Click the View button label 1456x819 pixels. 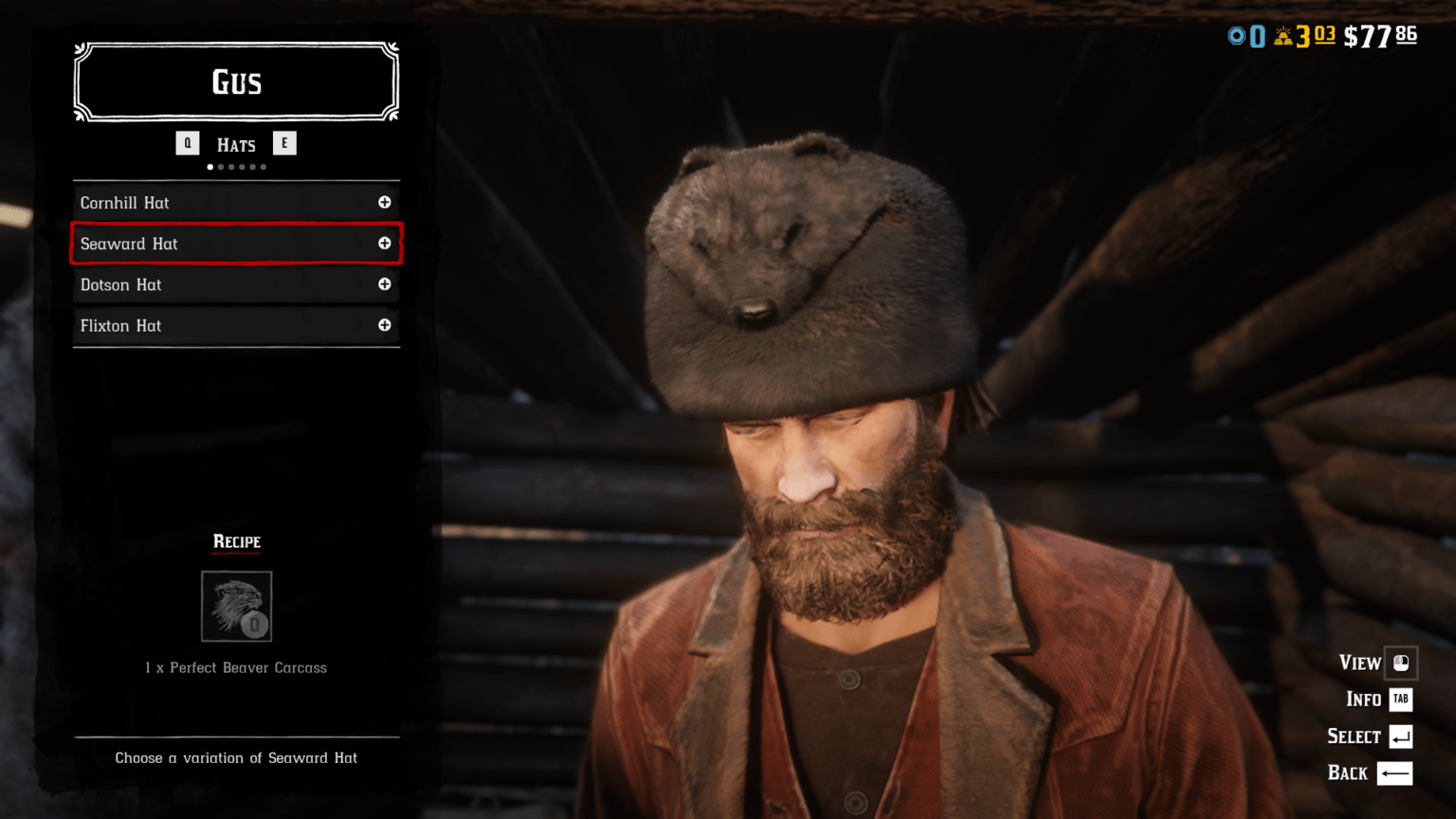point(1359,664)
